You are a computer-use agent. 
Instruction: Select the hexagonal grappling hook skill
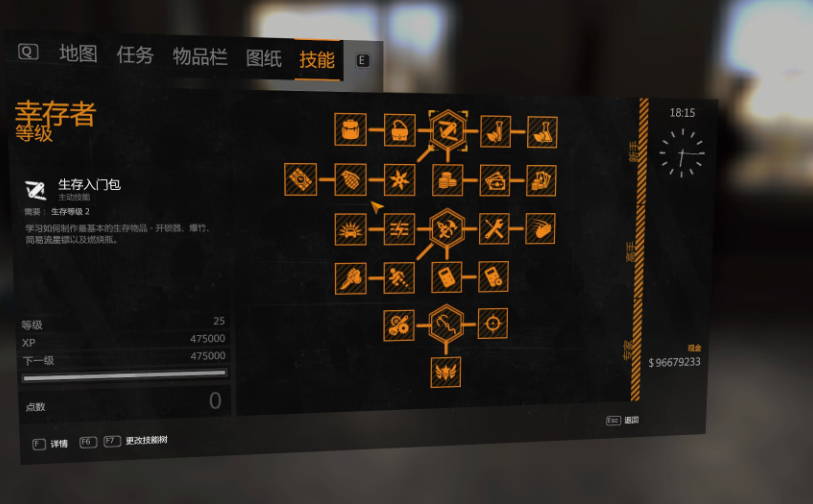(x=446, y=323)
